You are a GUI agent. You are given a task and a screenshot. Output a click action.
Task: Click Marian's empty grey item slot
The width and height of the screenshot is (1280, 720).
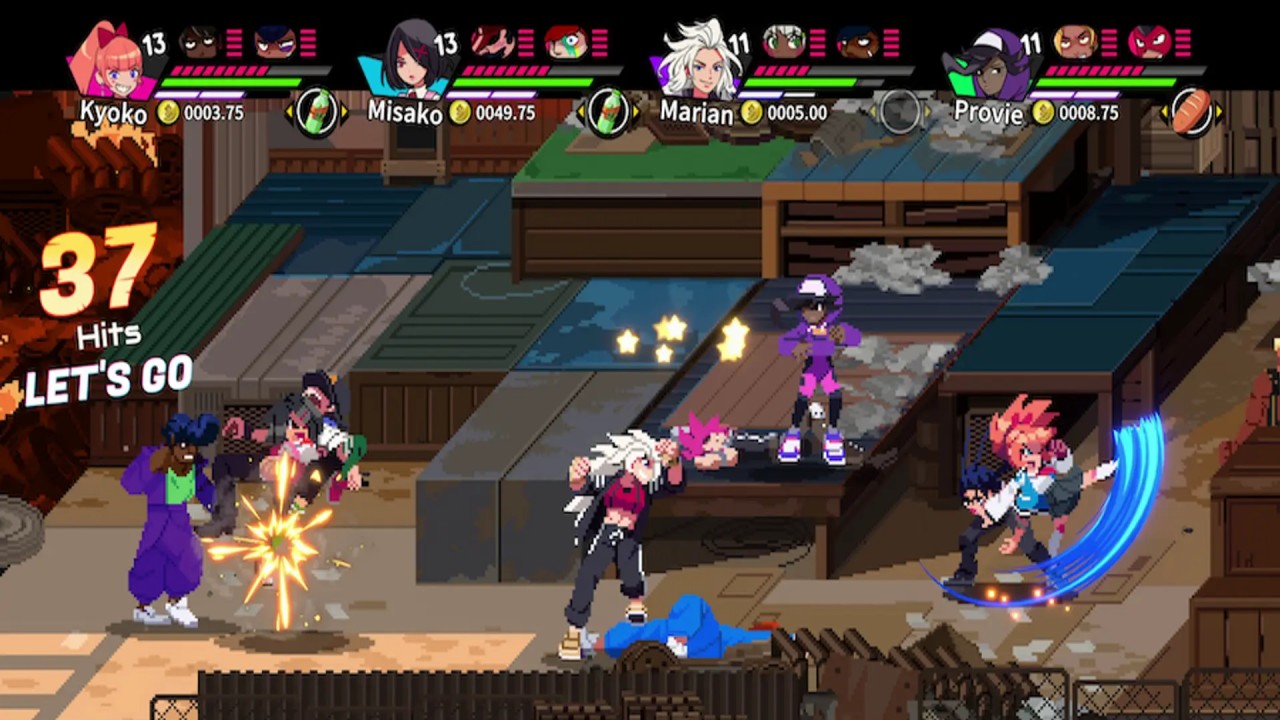[899, 112]
